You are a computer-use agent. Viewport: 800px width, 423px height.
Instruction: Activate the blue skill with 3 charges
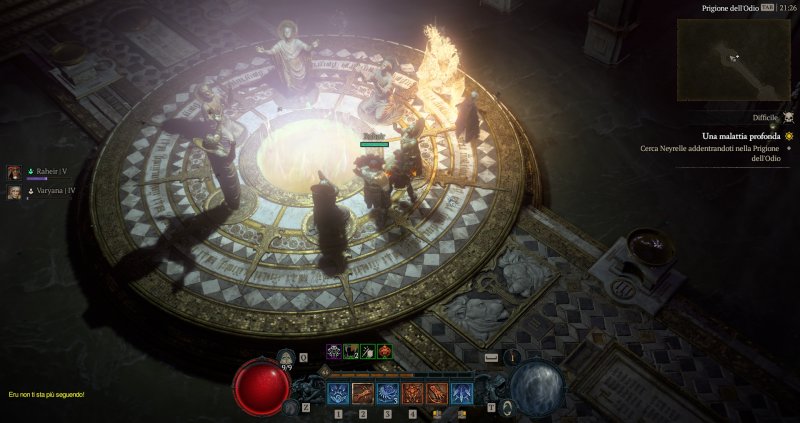(x=387, y=393)
